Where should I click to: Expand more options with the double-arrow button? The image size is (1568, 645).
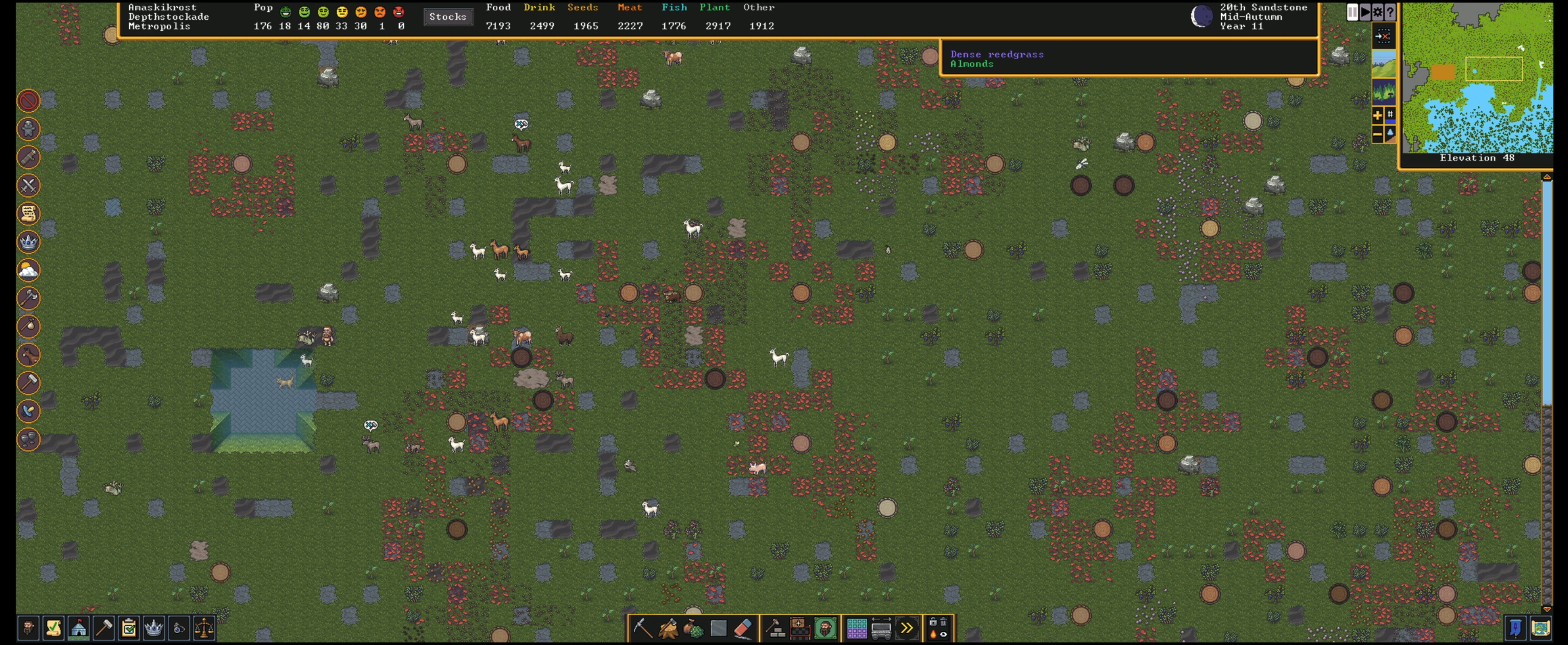click(906, 628)
